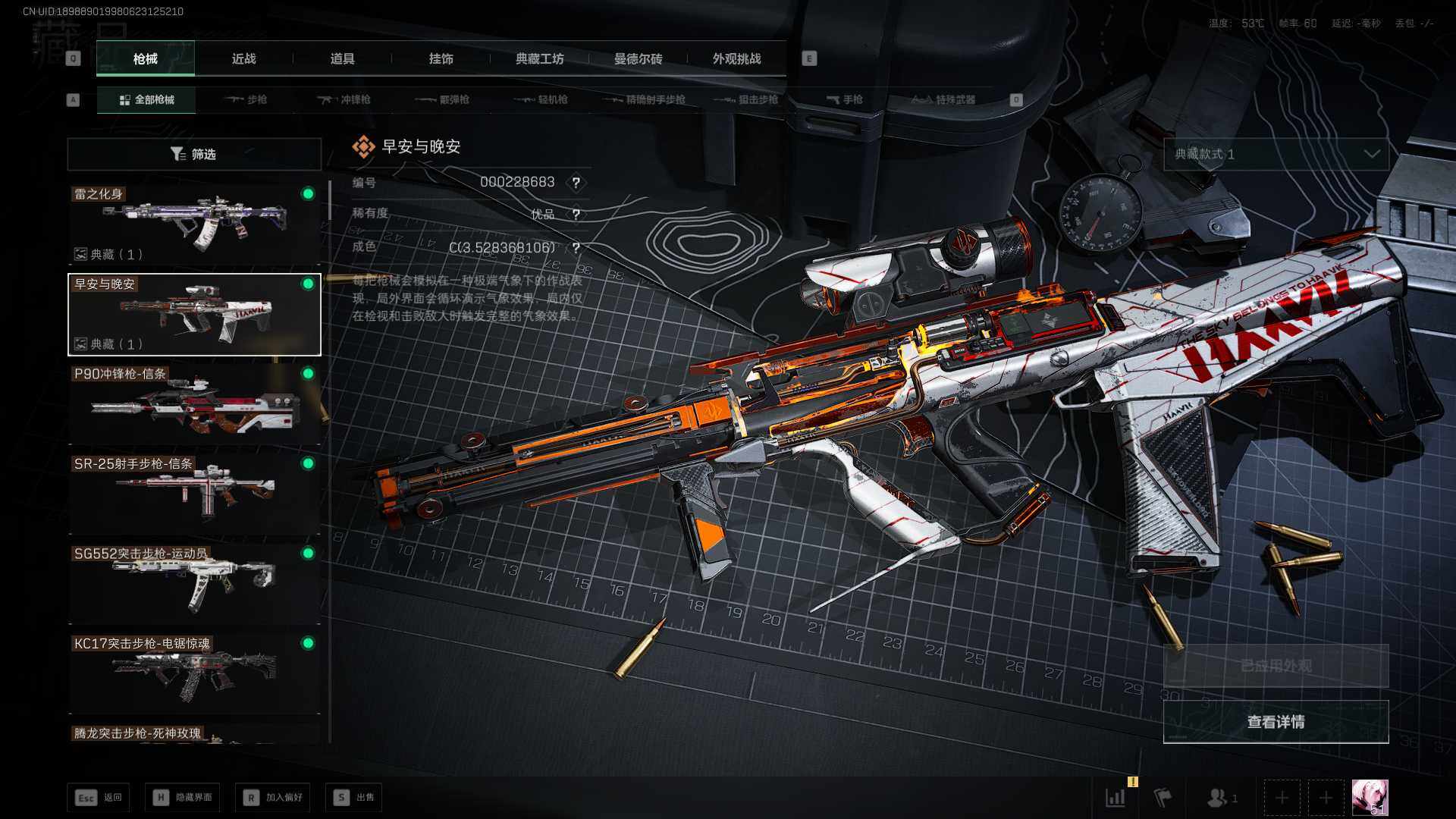Expand the 典藏款式 1 dropdown
Screen dimensions: 1456x819
1276,154
